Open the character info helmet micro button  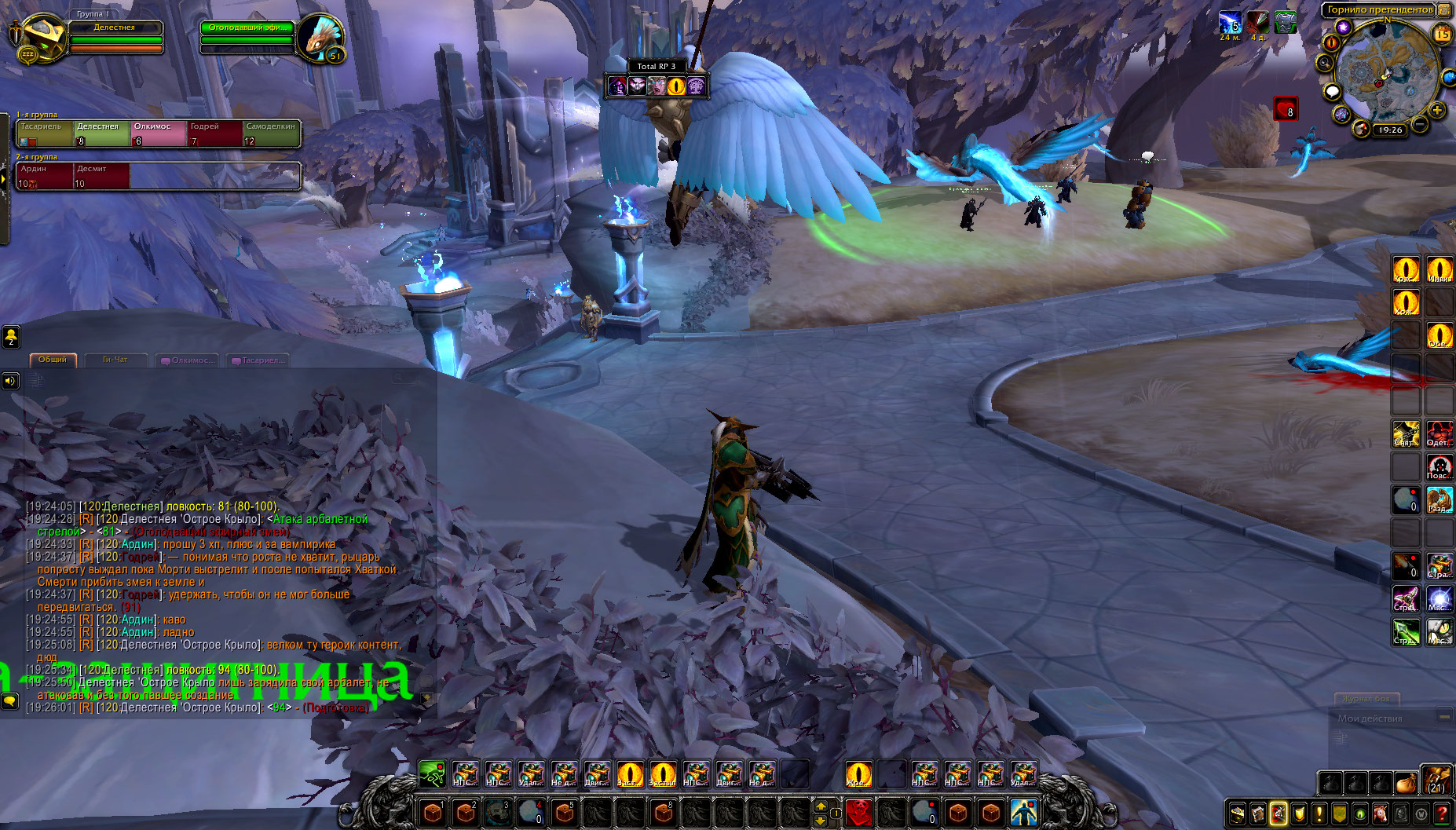pyautogui.click(x=1238, y=814)
